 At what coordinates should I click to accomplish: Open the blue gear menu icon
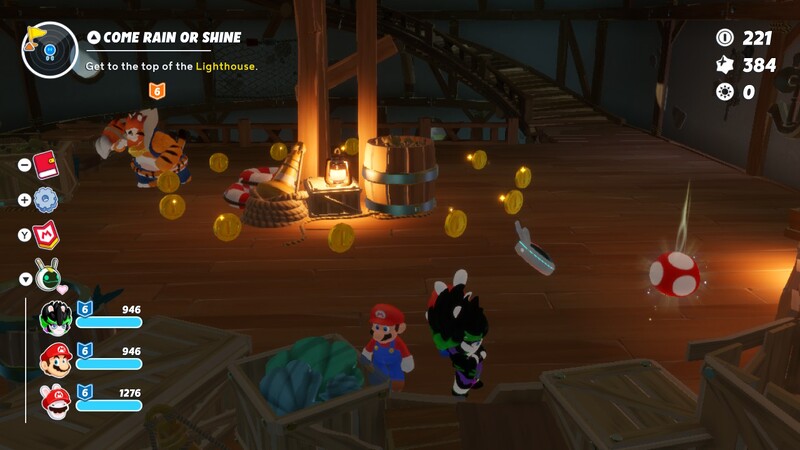click(45, 200)
